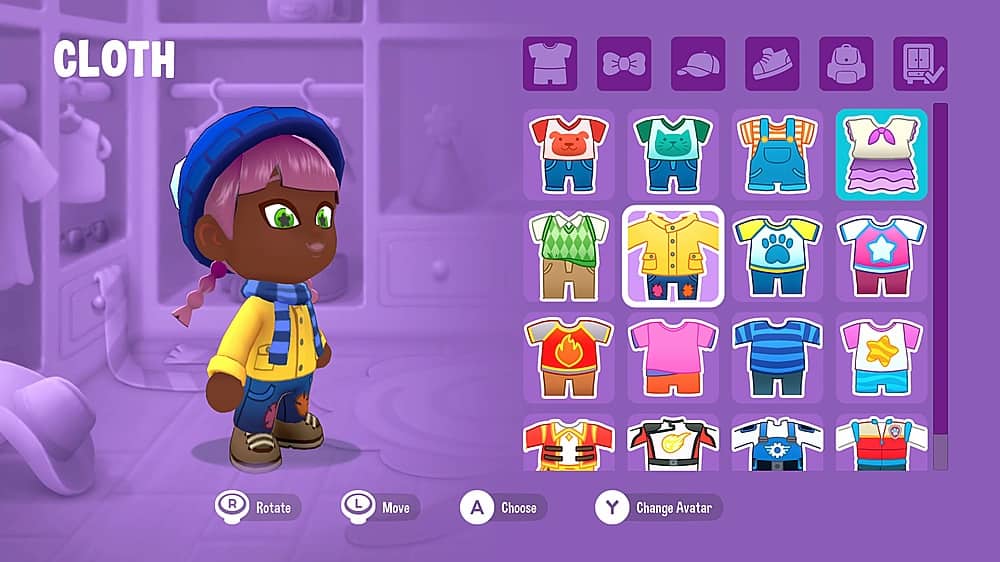This screenshot has height=562, width=1000.
Task: Pick the blue overalls with striped shirt
Action: (x=777, y=154)
